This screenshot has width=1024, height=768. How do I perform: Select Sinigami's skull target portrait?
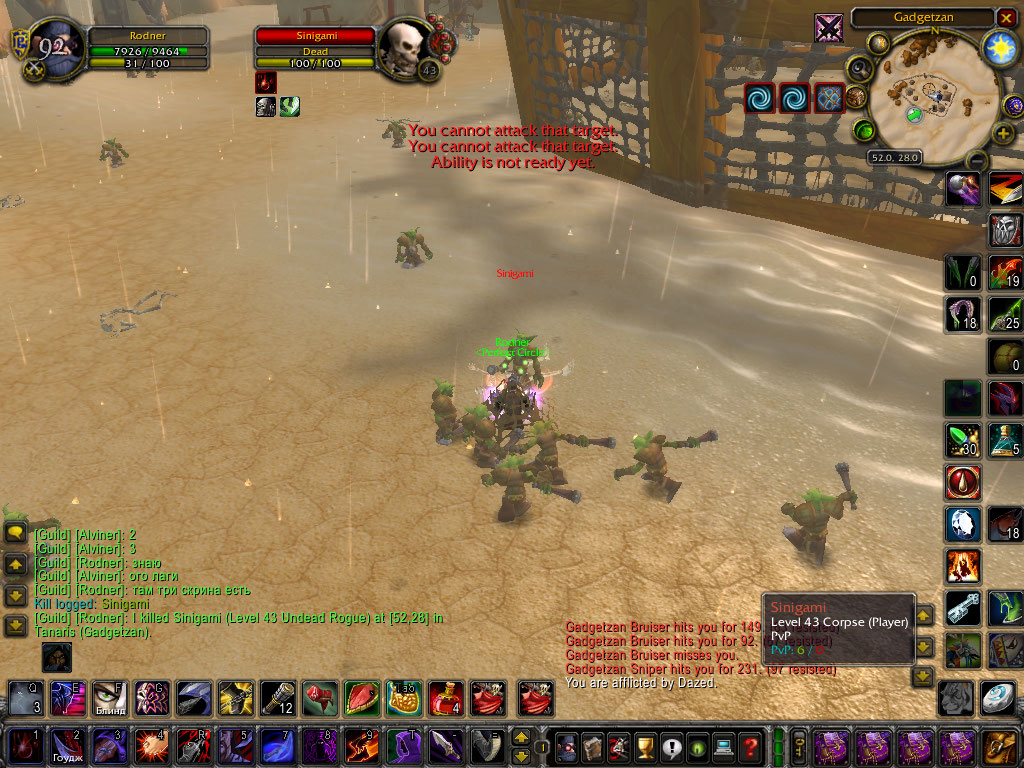[406, 45]
